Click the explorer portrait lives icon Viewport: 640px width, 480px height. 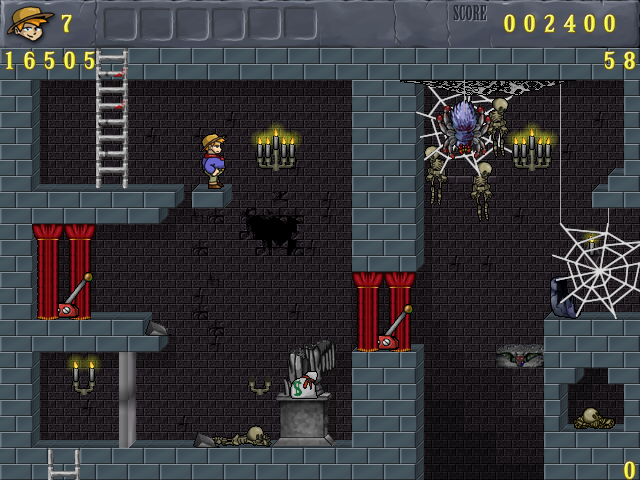[x=29, y=21]
